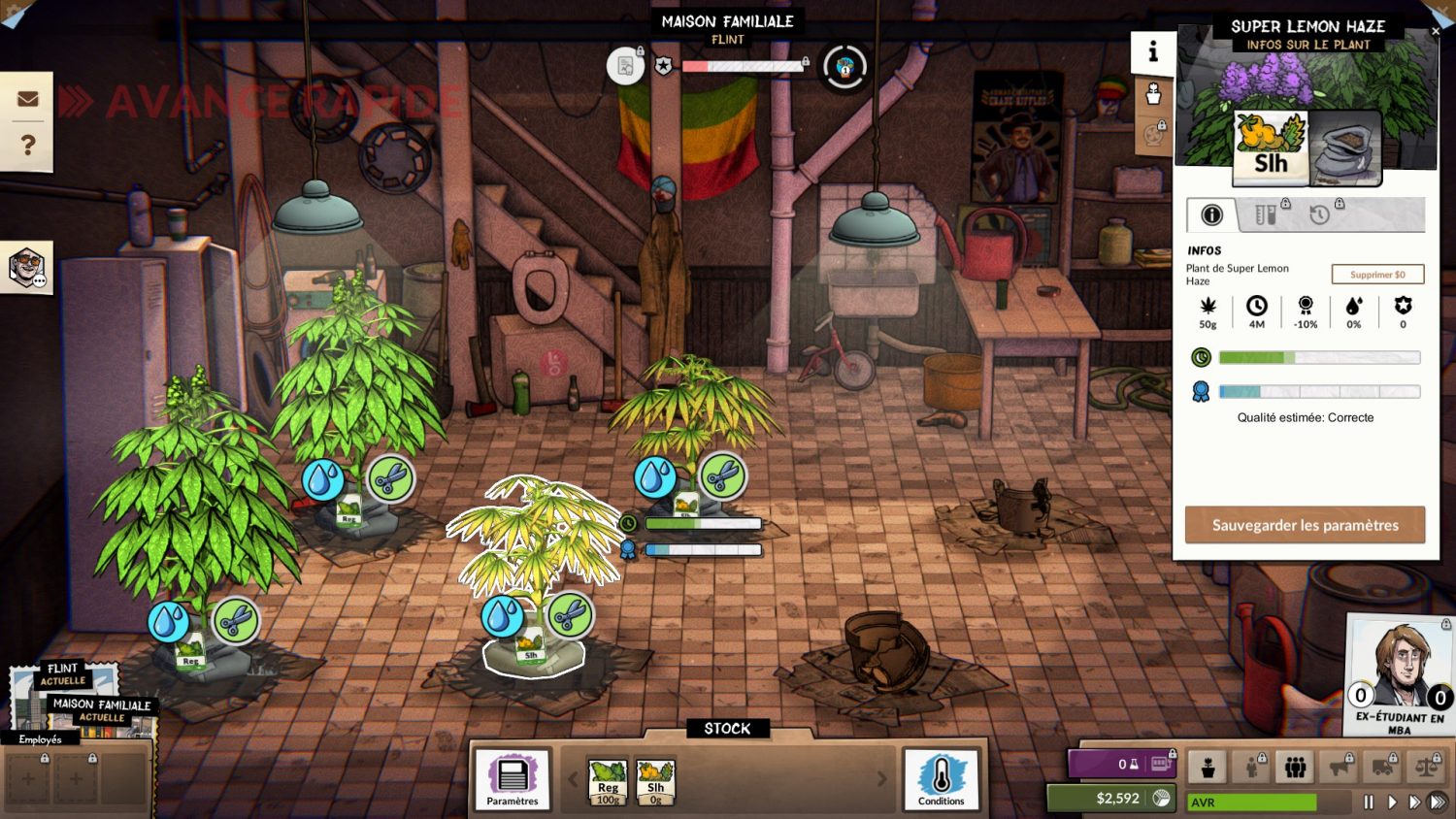This screenshot has height=819, width=1456.
Task: Set game to double fast-forward speed
Action: [1414, 803]
